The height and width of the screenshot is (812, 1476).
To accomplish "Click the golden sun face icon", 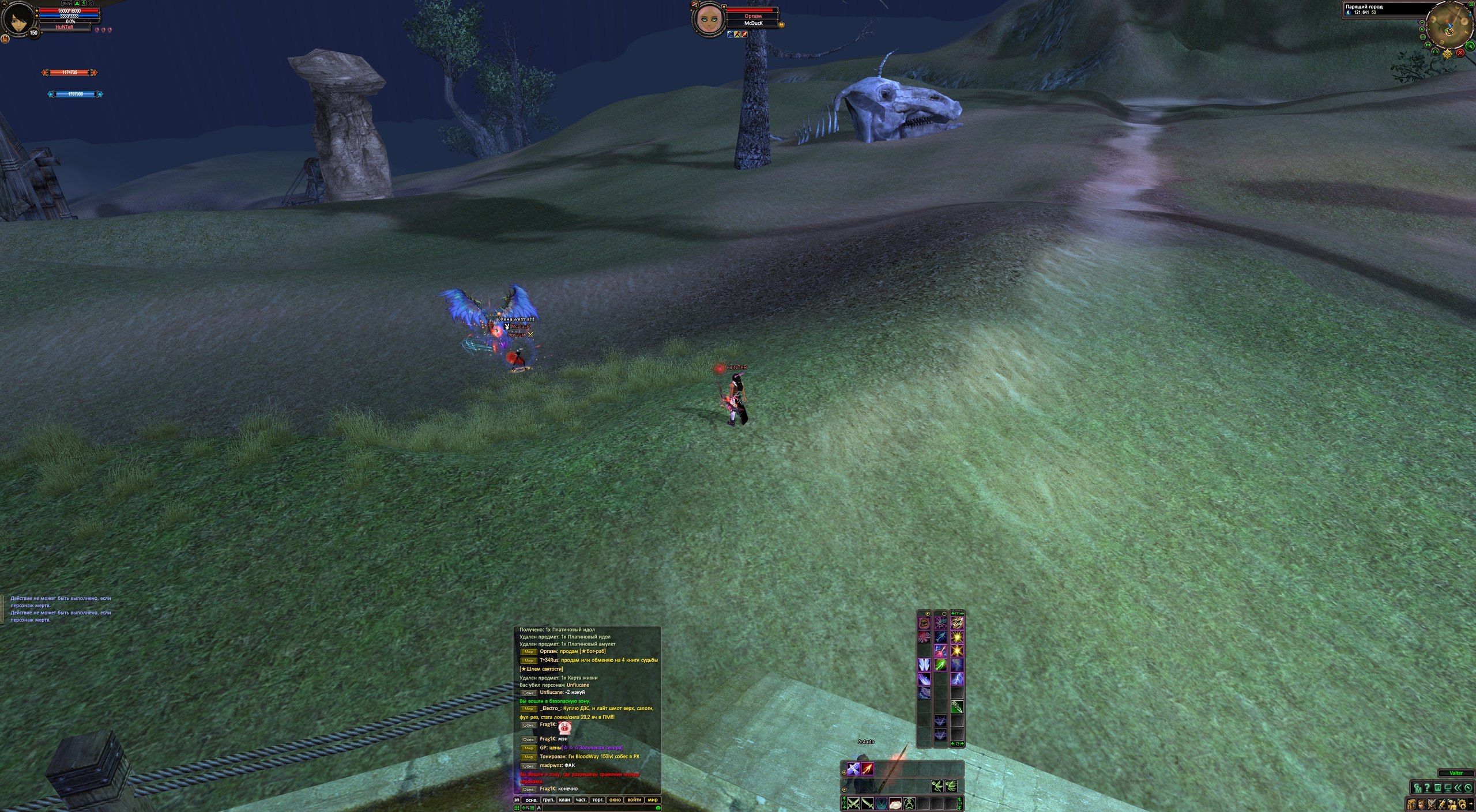I will (1448, 54).
